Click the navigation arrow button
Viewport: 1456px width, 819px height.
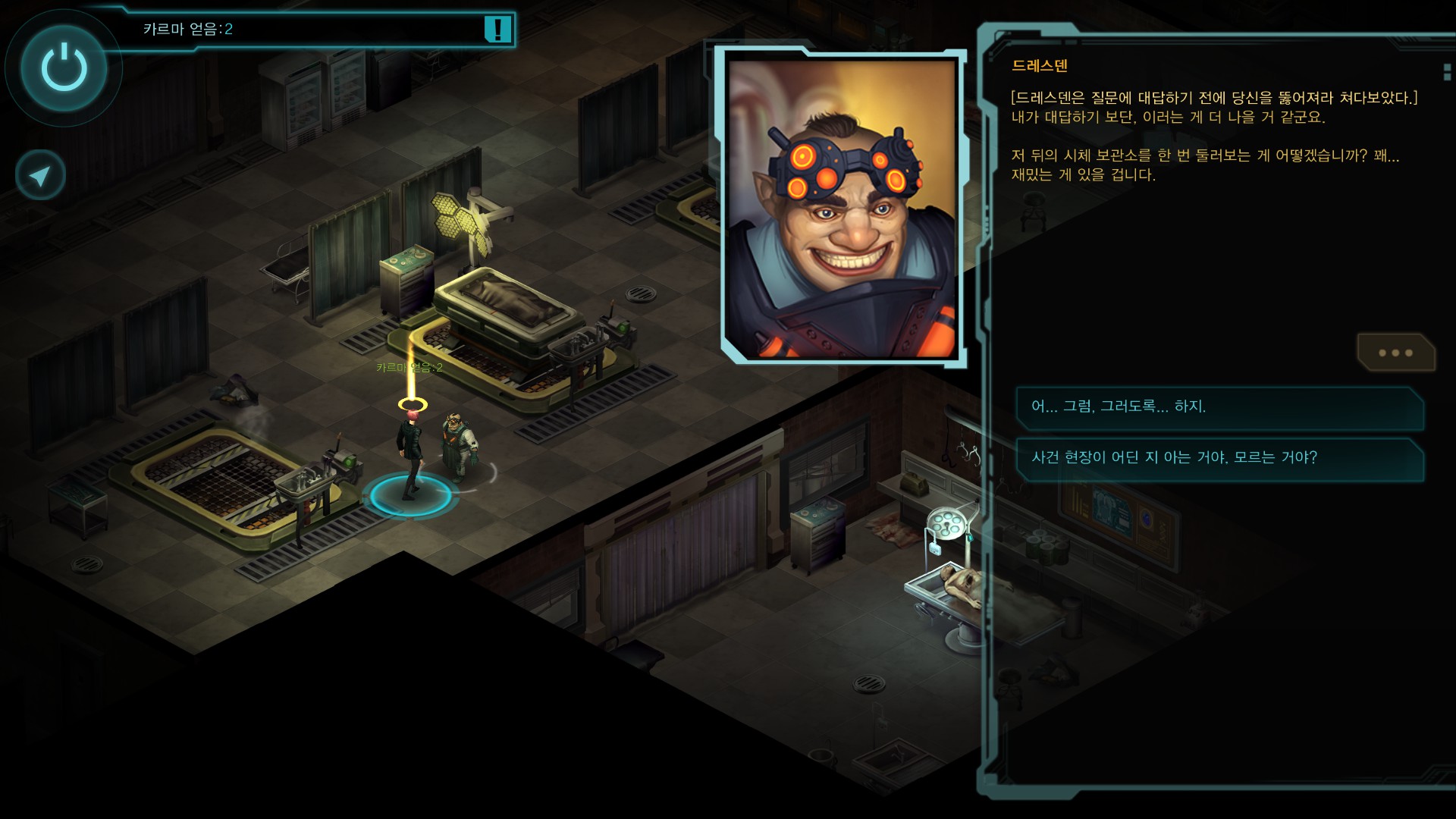(x=40, y=176)
